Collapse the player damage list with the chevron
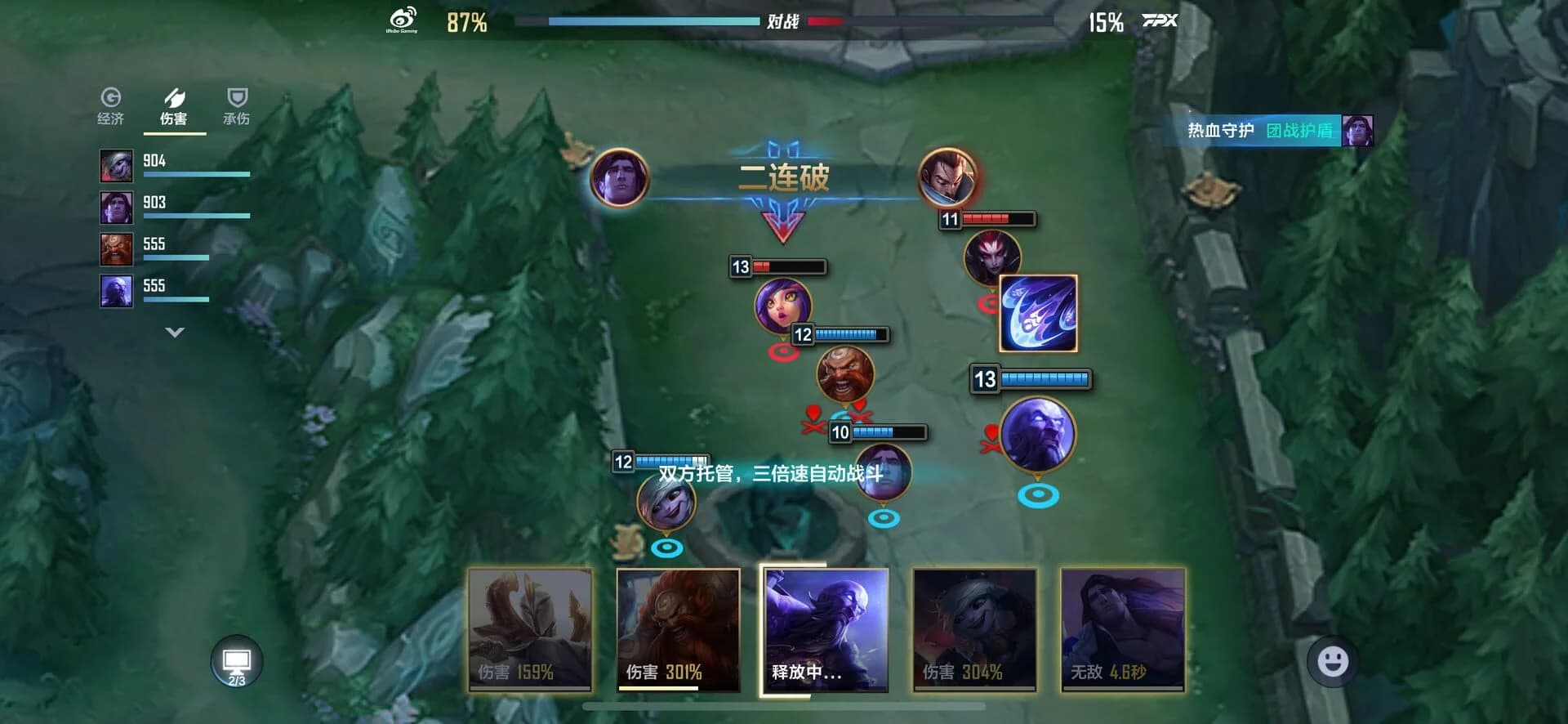The height and width of the screenshot is (724, 1568). pos(173,332)
